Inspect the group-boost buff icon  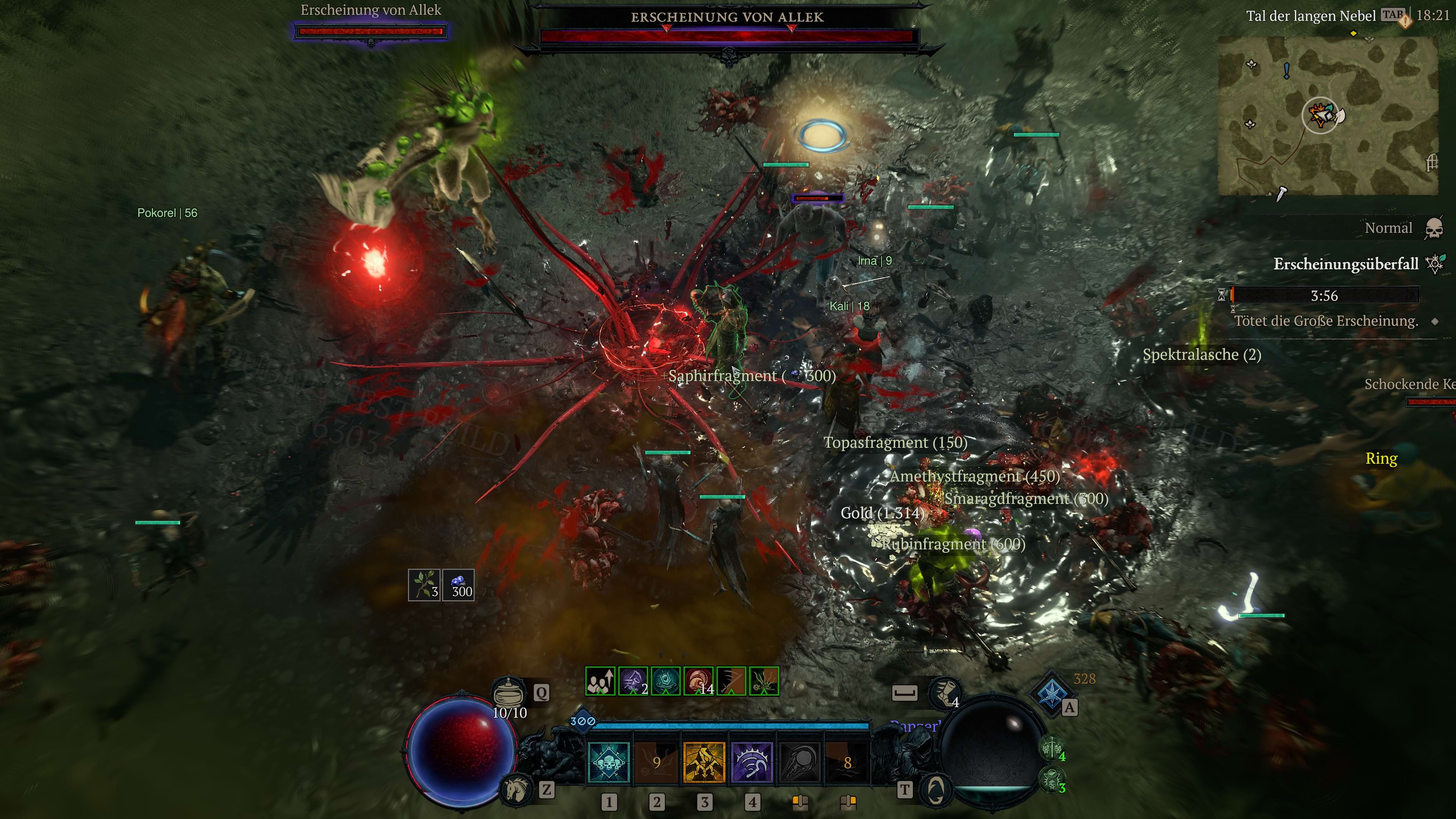tap(600, 681)
